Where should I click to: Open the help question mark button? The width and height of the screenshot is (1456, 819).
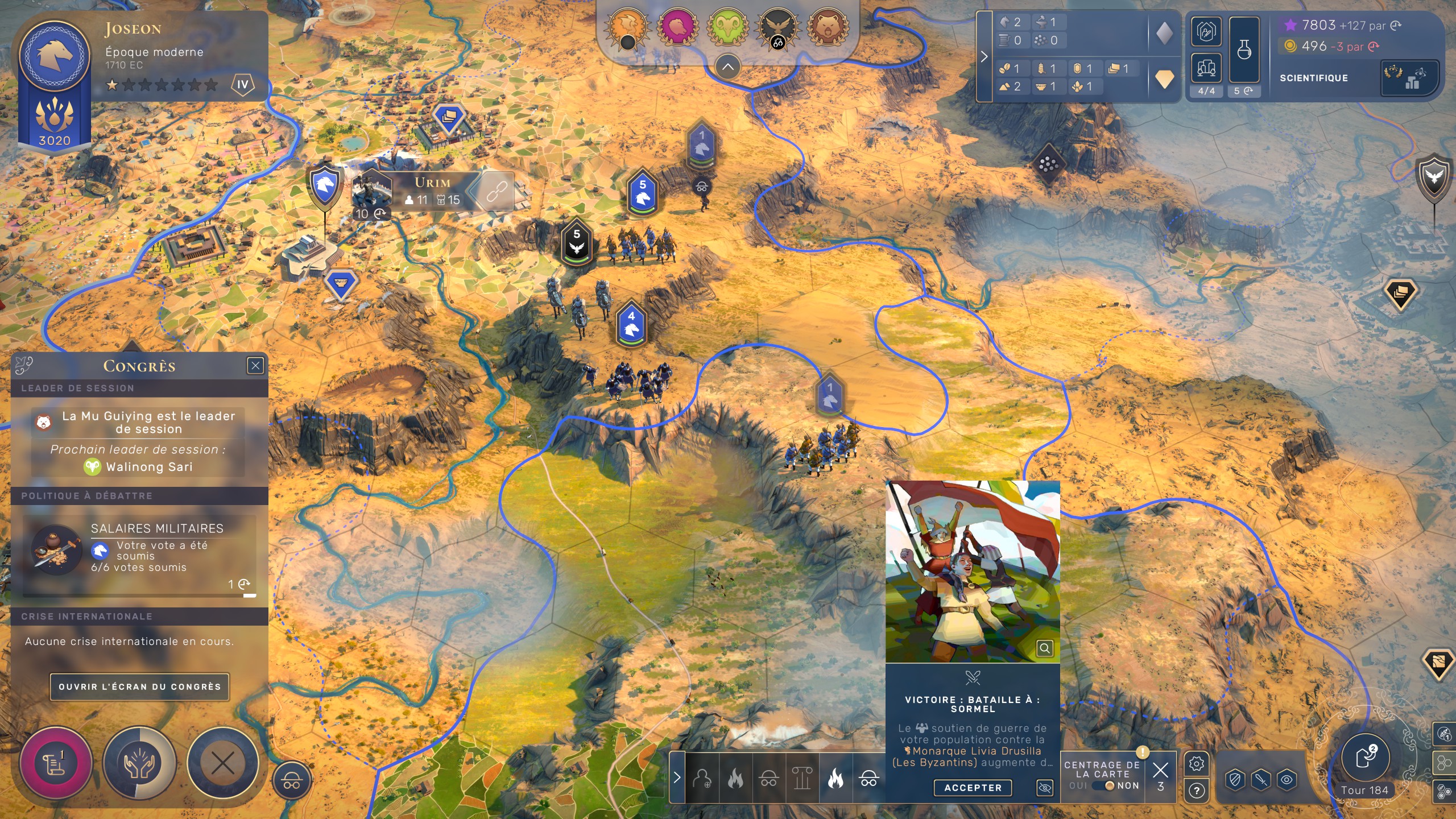[x=1196, y=791]
